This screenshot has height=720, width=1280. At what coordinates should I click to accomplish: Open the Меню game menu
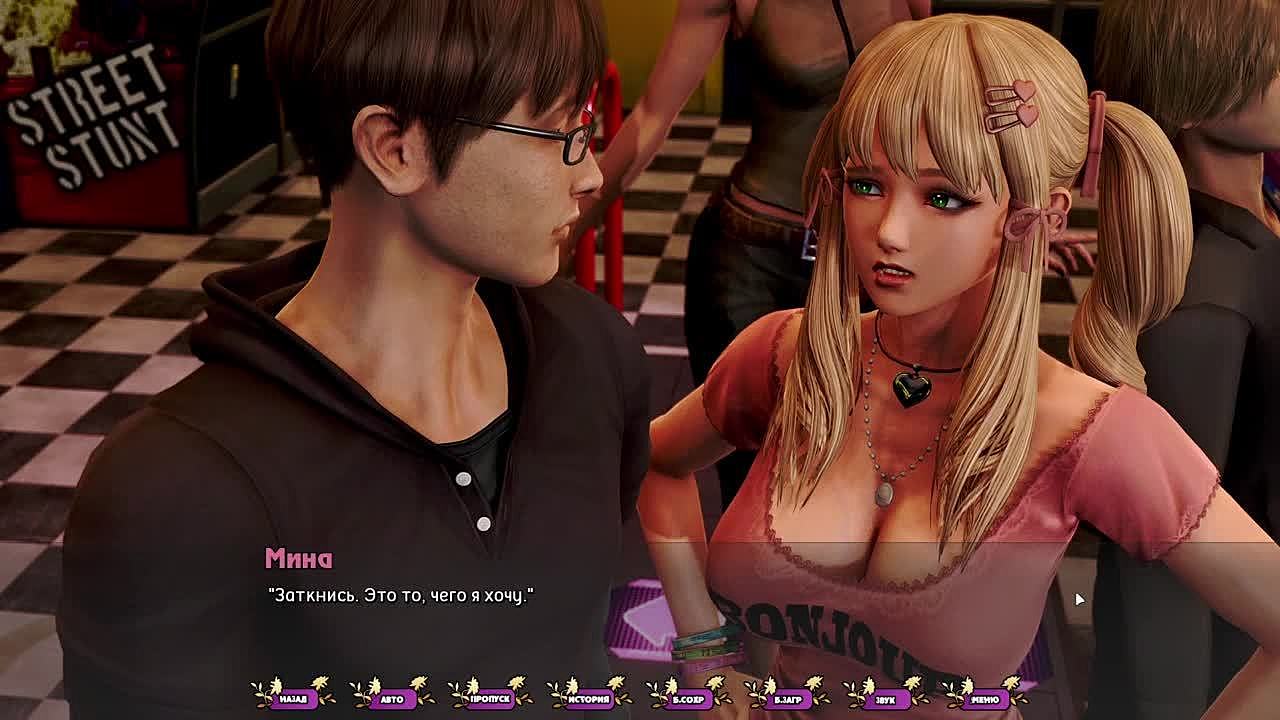click(984, 698)
